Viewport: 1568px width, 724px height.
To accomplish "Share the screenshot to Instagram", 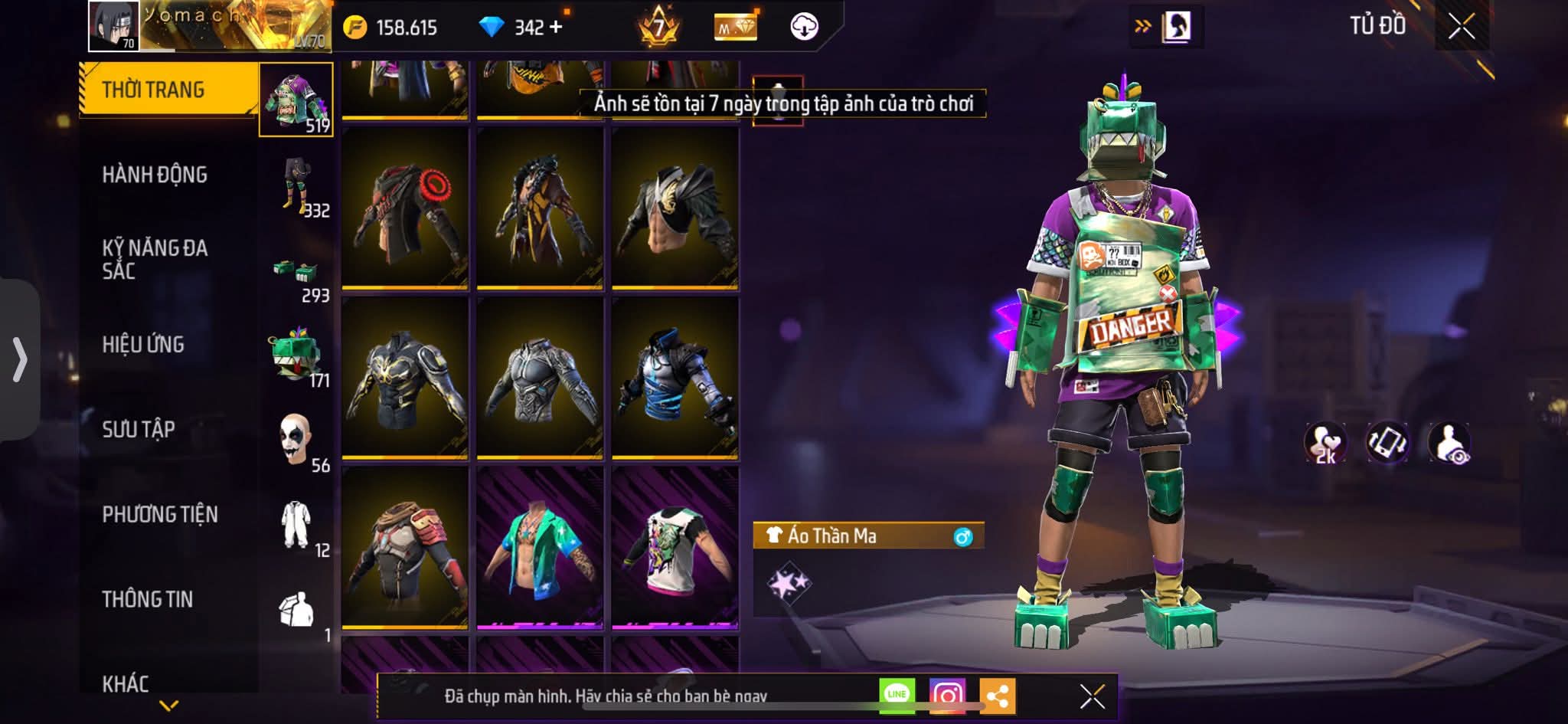I will pyautogui.click(x=947, y=696).
